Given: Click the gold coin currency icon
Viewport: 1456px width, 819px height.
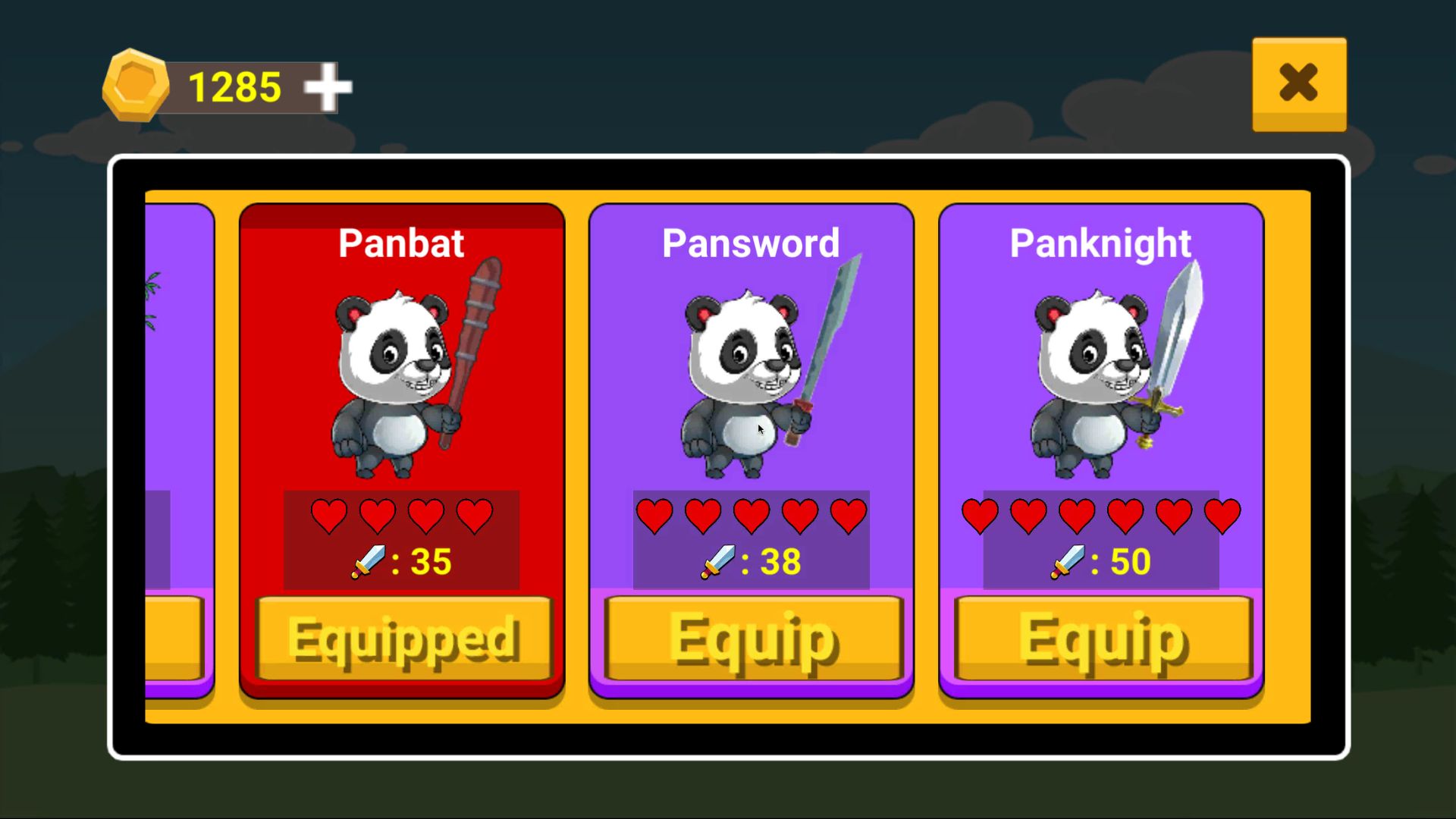Looking at the screenshot, I should pos(136,85).
